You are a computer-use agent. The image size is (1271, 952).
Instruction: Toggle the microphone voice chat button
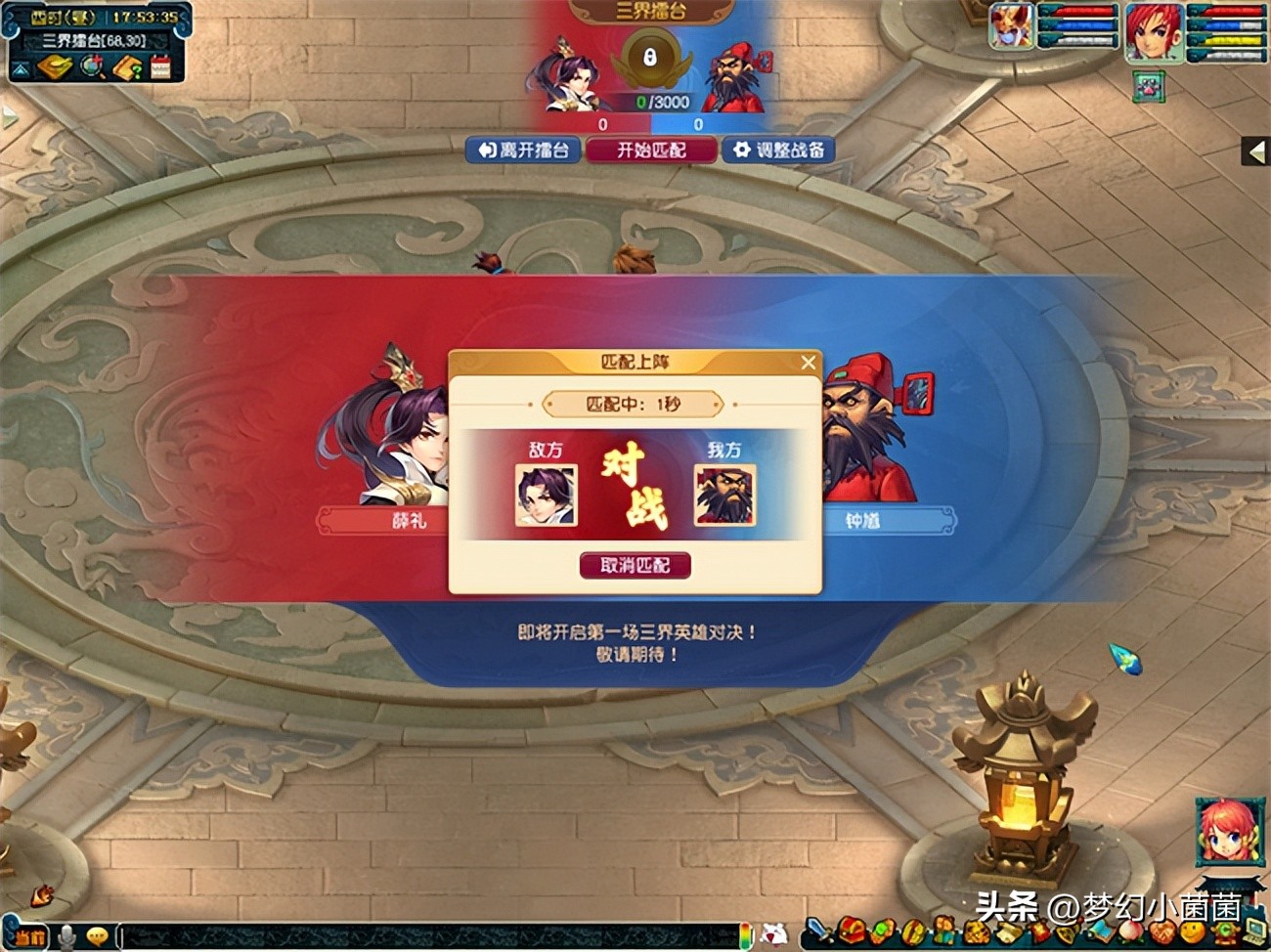[66, 936]
